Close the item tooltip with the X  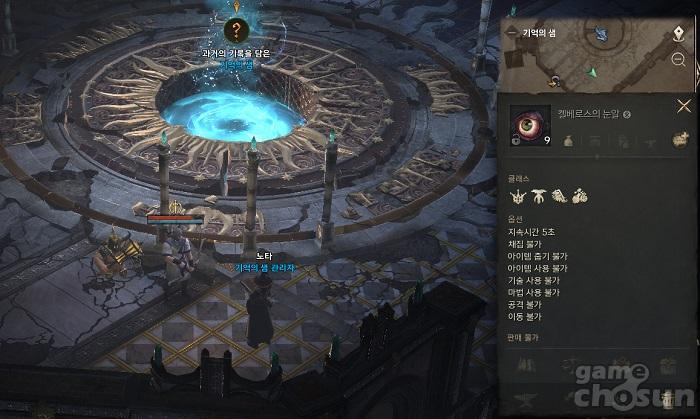[x=684, y=105]
